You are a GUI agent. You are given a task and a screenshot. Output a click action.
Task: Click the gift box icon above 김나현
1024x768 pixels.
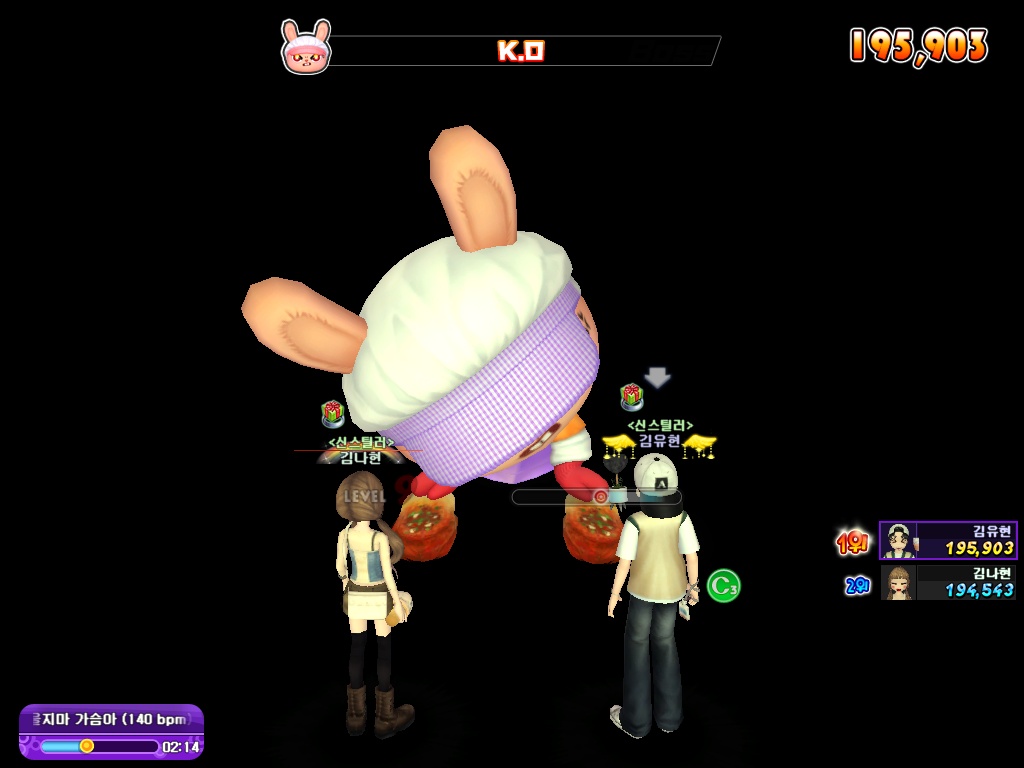(333, 413)
